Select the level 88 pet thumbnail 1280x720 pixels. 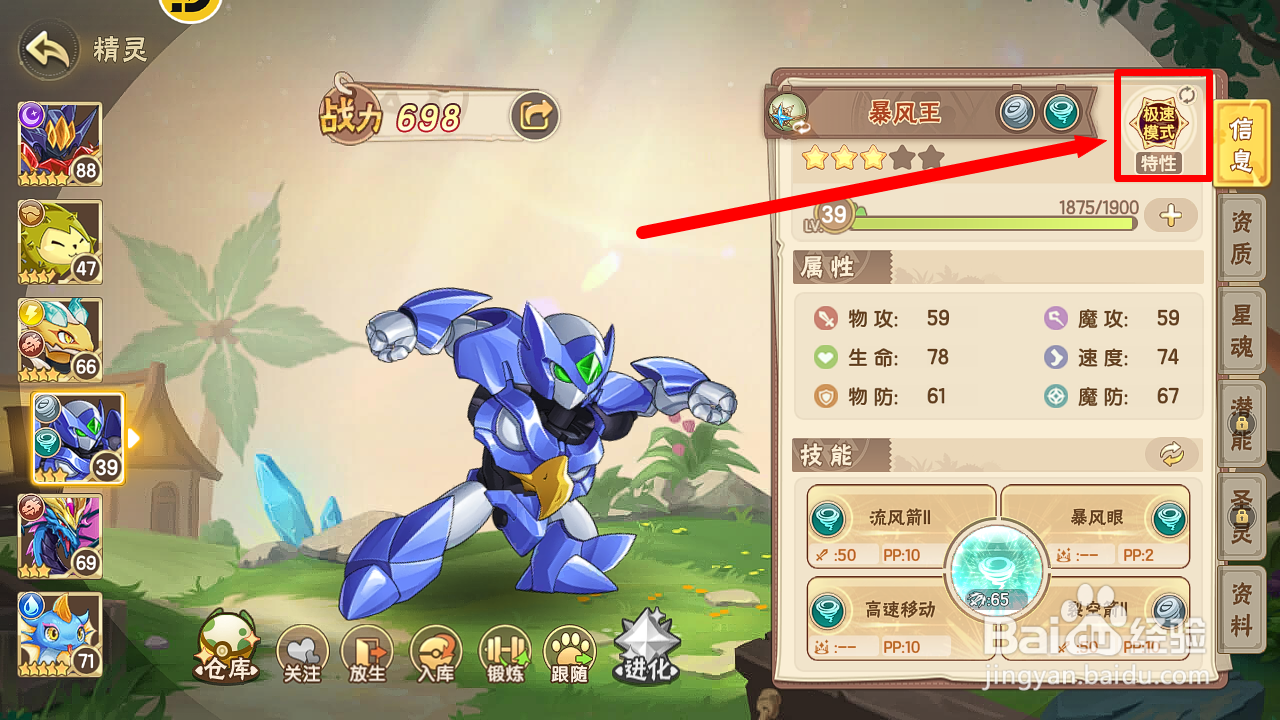click(x=59, y=140)
